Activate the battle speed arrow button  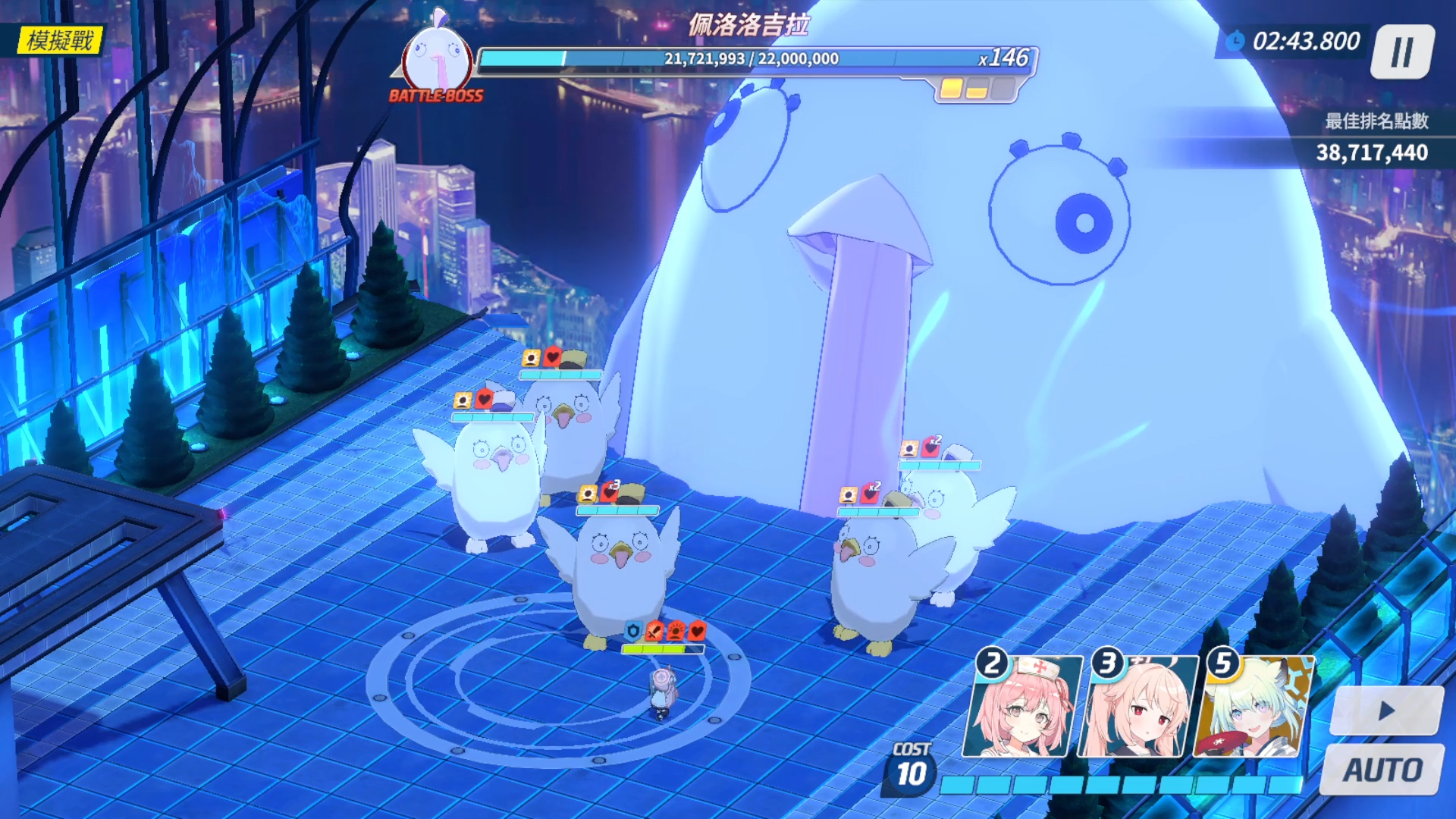point(1386,711)
